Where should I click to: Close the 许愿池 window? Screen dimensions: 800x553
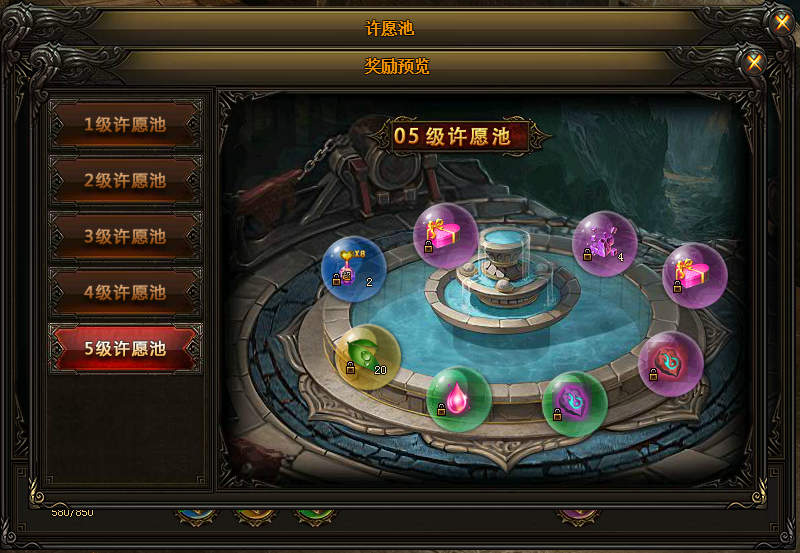[782, 23]
